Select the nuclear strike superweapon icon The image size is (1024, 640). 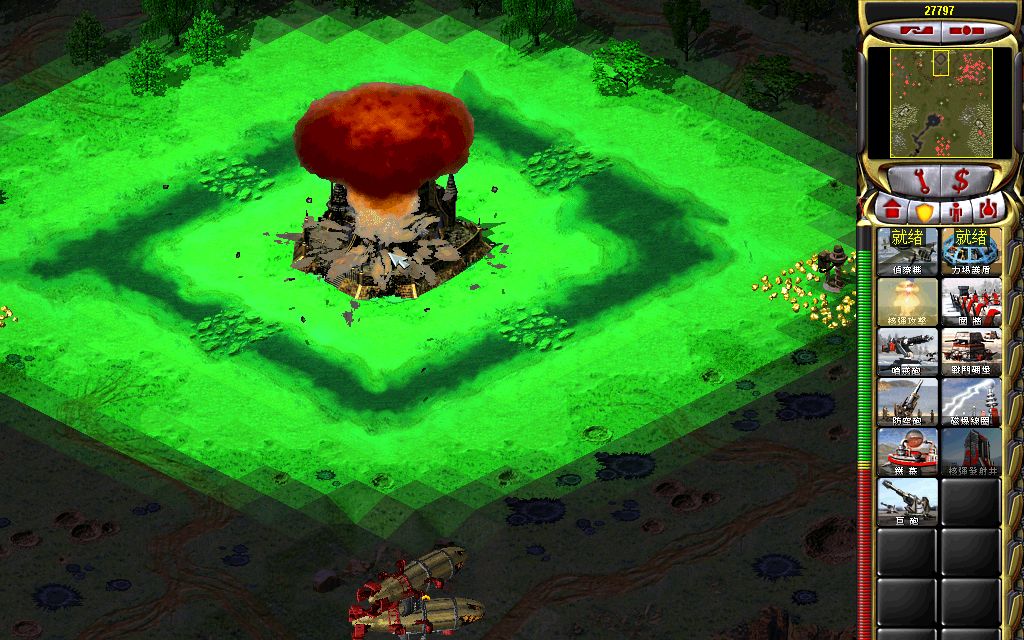click(x=908, y=302)
